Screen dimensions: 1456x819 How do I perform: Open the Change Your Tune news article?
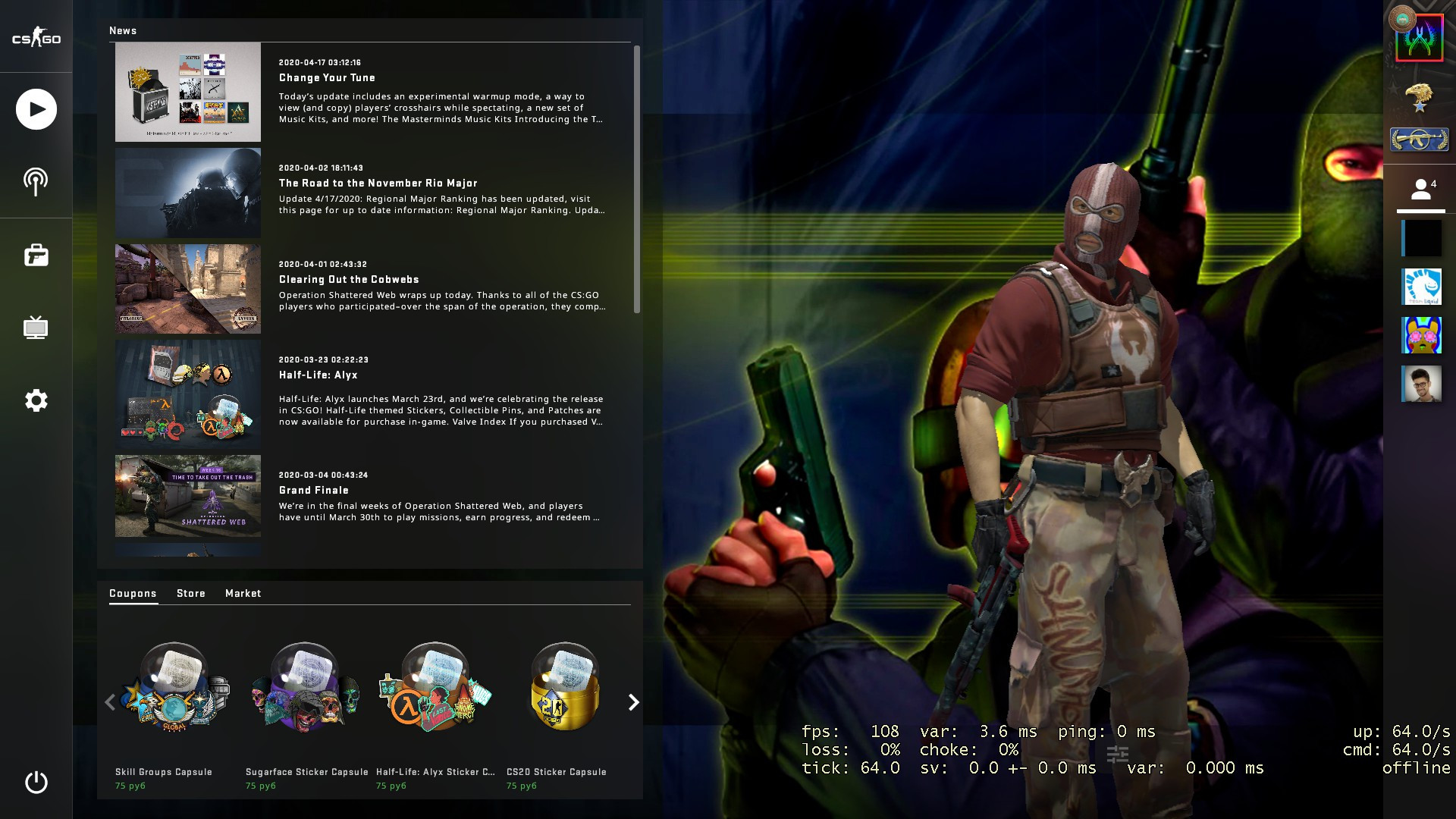pyautogui.click(x=326, y=77)
